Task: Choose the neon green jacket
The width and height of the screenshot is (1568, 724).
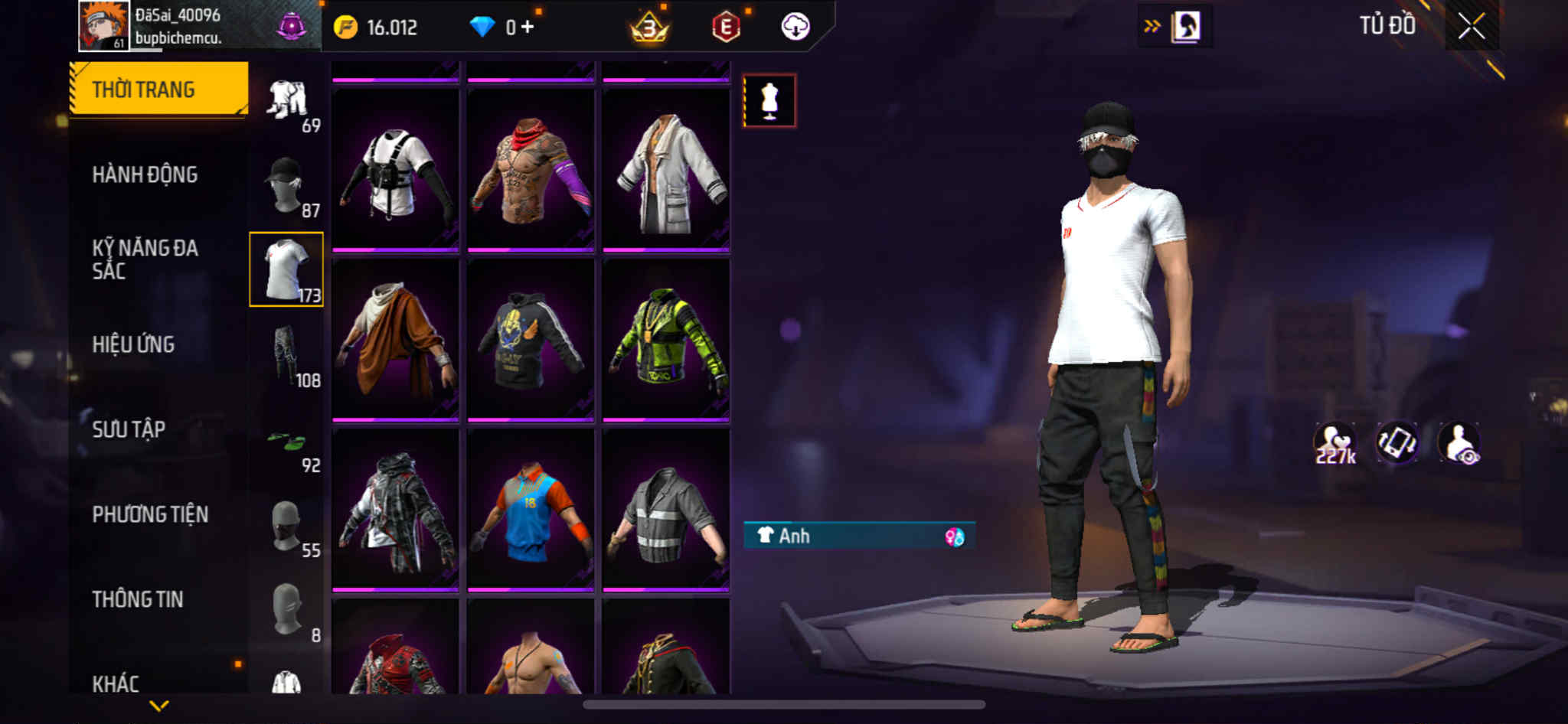Action: pyautogui.click(x=666, y=340)
